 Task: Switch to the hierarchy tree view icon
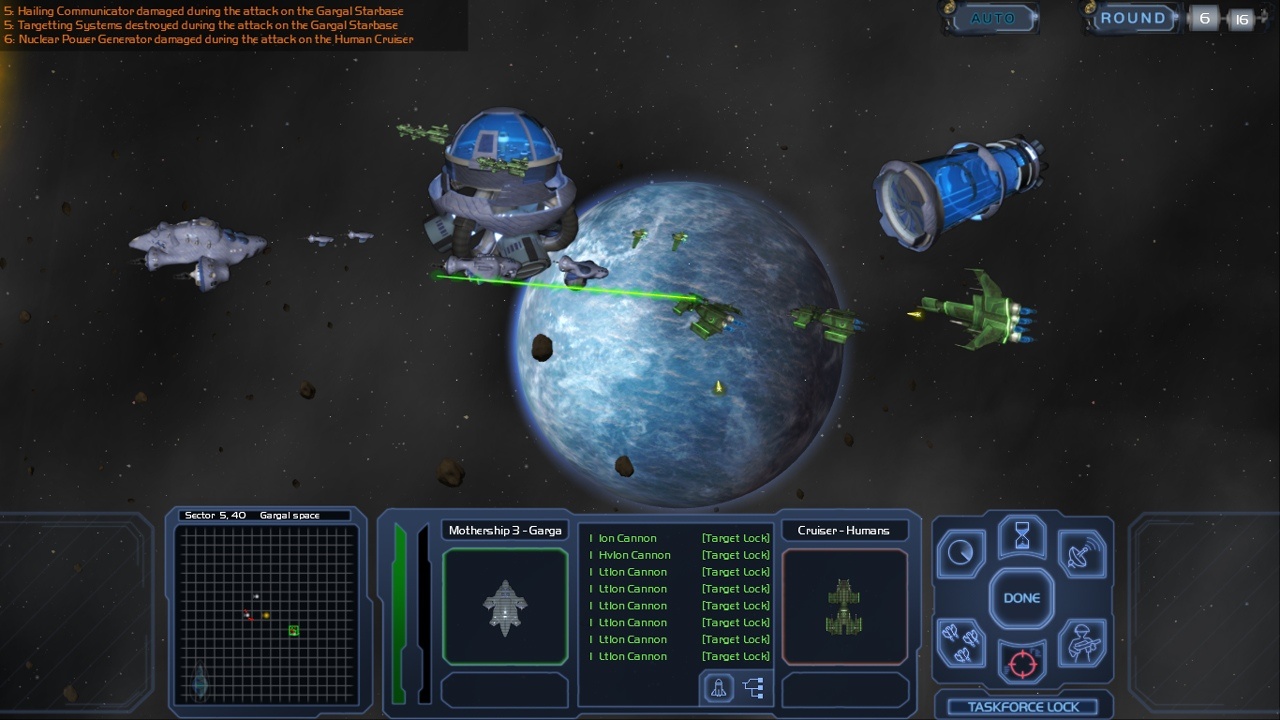[754, 688]
